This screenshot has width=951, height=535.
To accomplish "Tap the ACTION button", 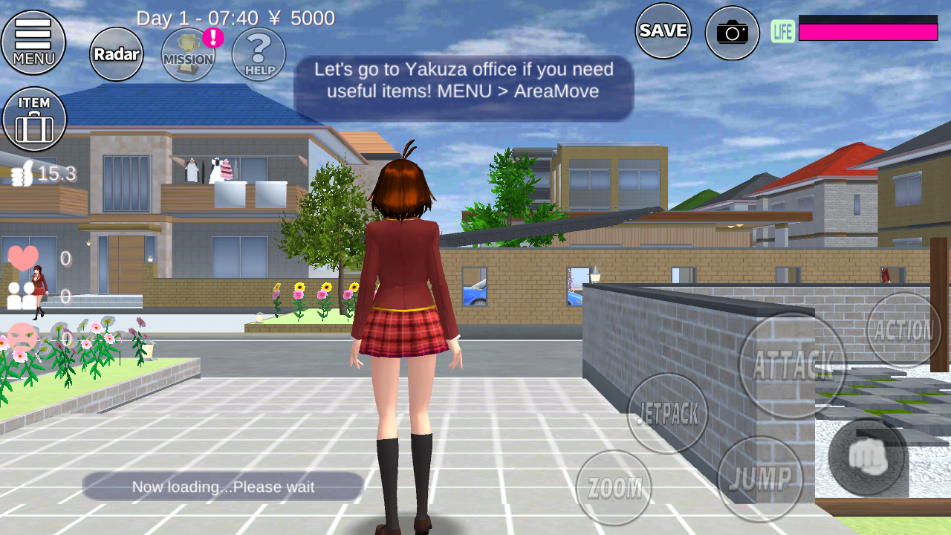I will tap(902, 330).
